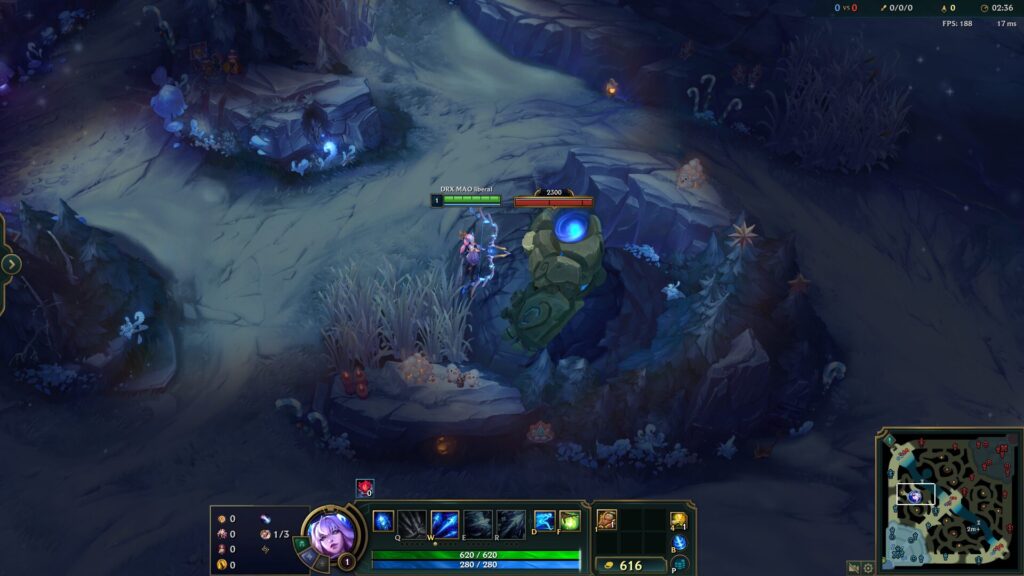Click on the minimap

(950, 500)
